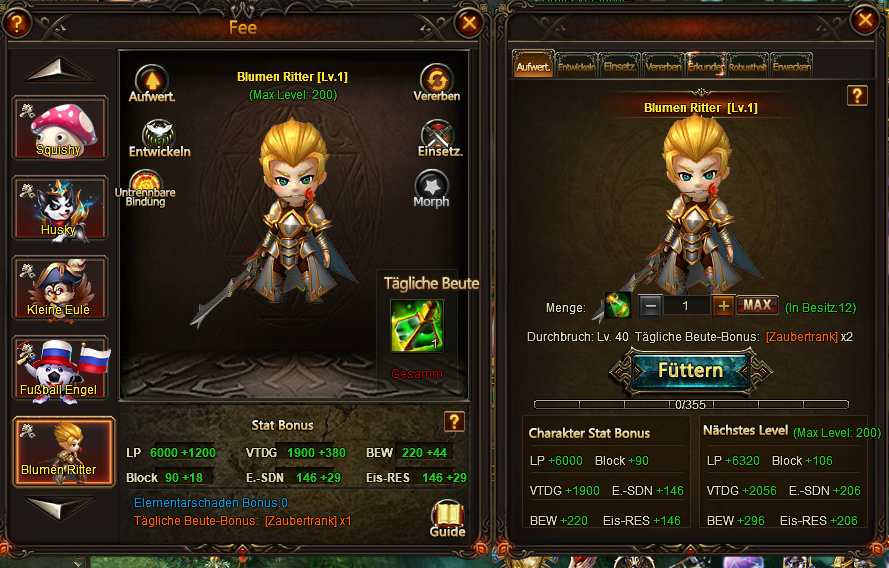Increase feed quantity with the plus button

pyautogui.click(x=722, y=305)
